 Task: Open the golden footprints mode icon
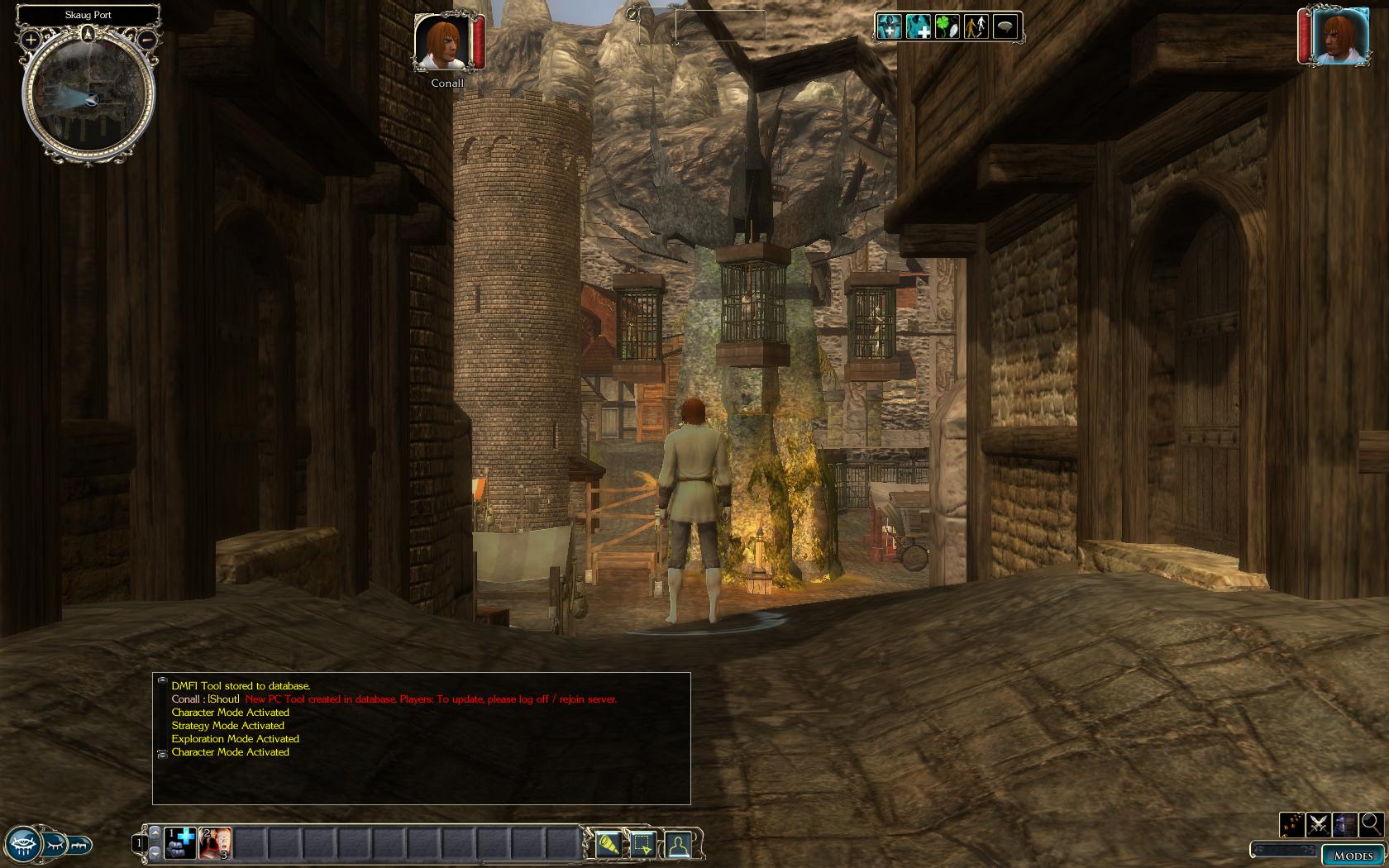(x=1292, y=824)
